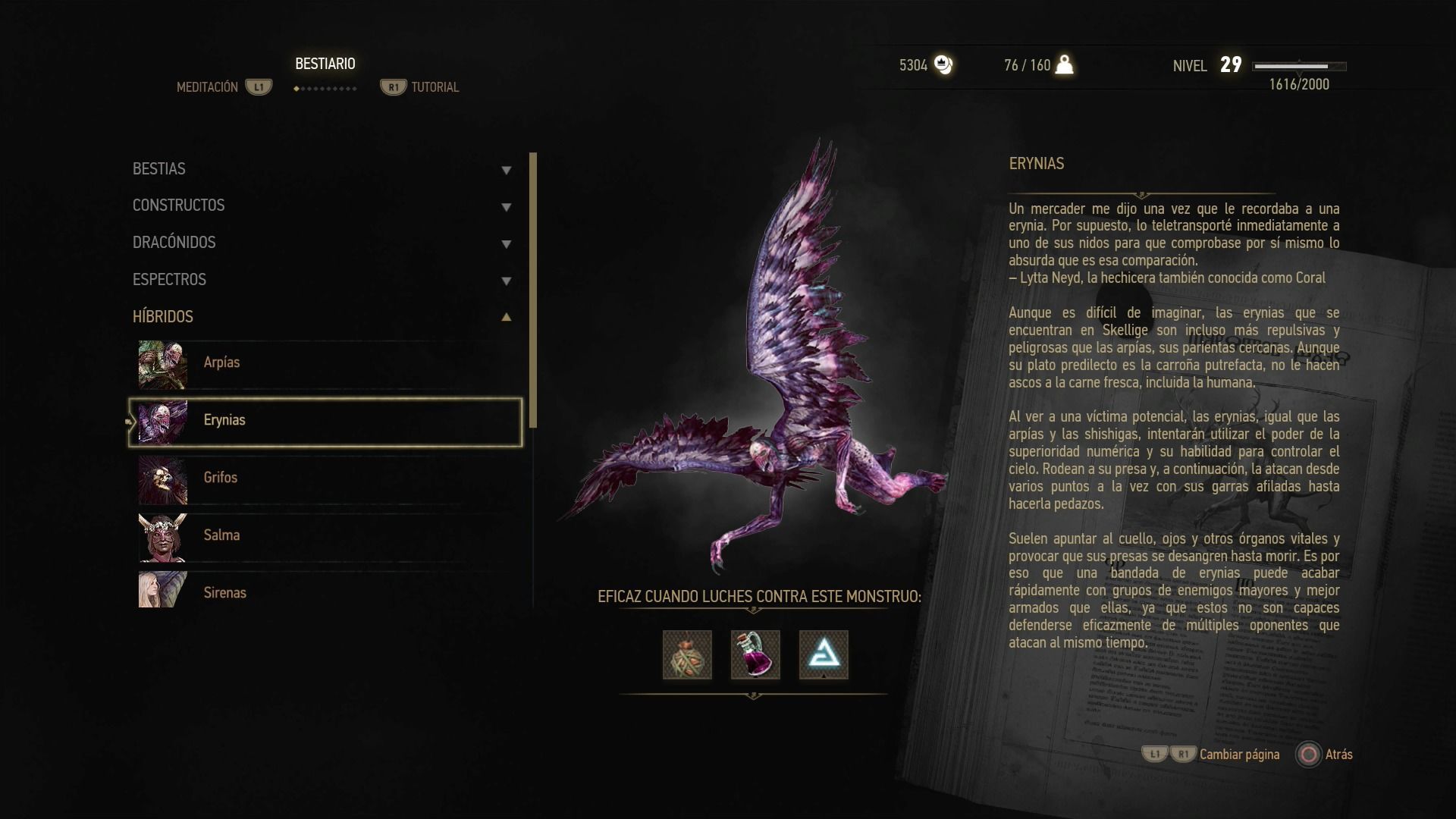This screenshot has width=1456, height=819.
Task: Select the purple hybrid oil bottle icon
Action: [755, 654]
